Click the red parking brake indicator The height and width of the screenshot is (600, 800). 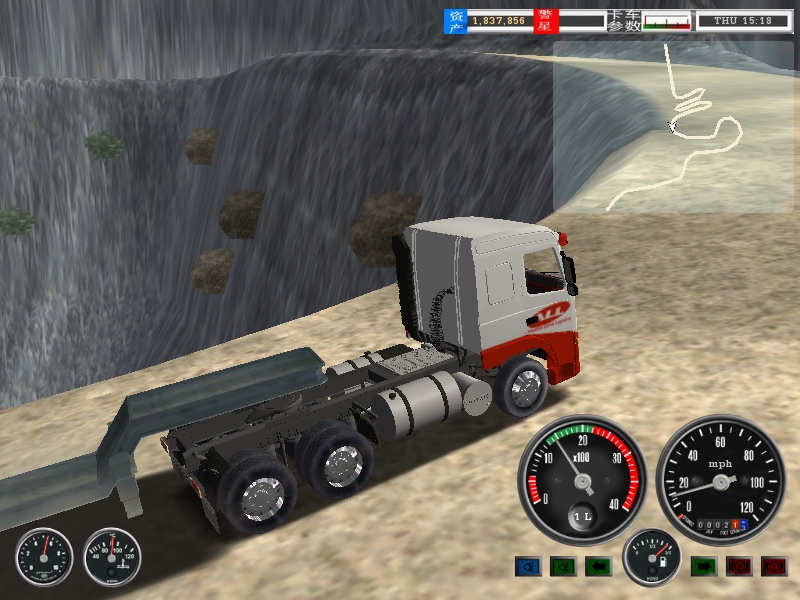click(739, 567)
